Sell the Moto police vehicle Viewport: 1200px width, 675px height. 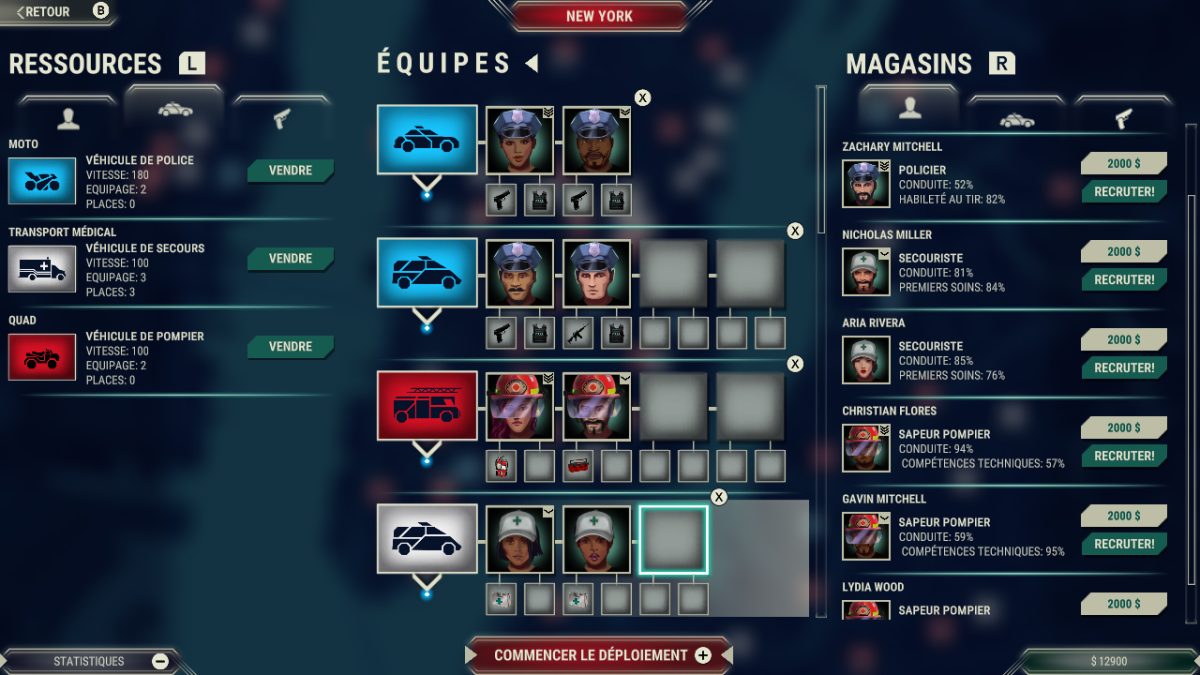290,171
